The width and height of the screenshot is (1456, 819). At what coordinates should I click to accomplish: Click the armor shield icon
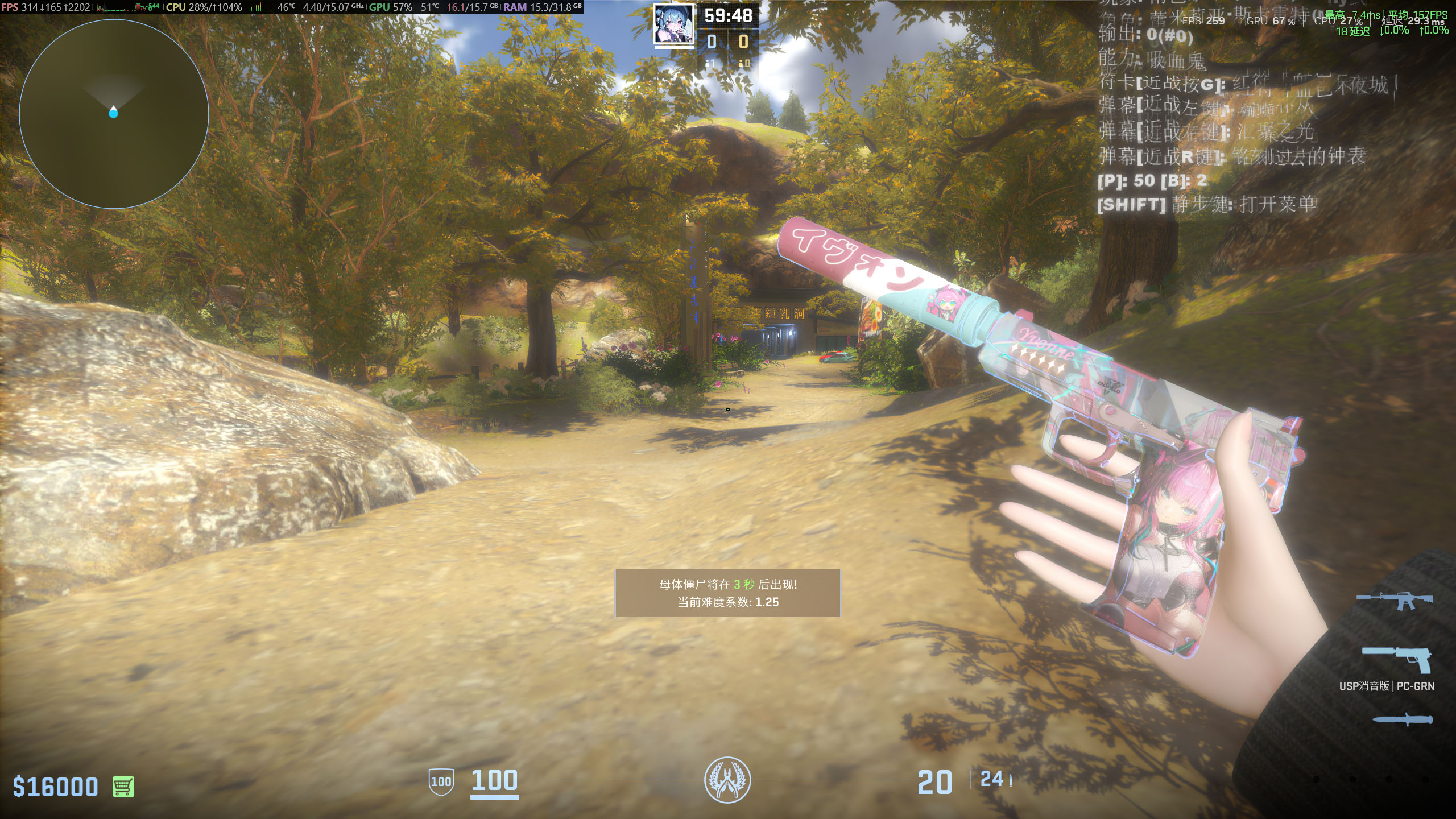pyautogui.click(x=441, y=781)
